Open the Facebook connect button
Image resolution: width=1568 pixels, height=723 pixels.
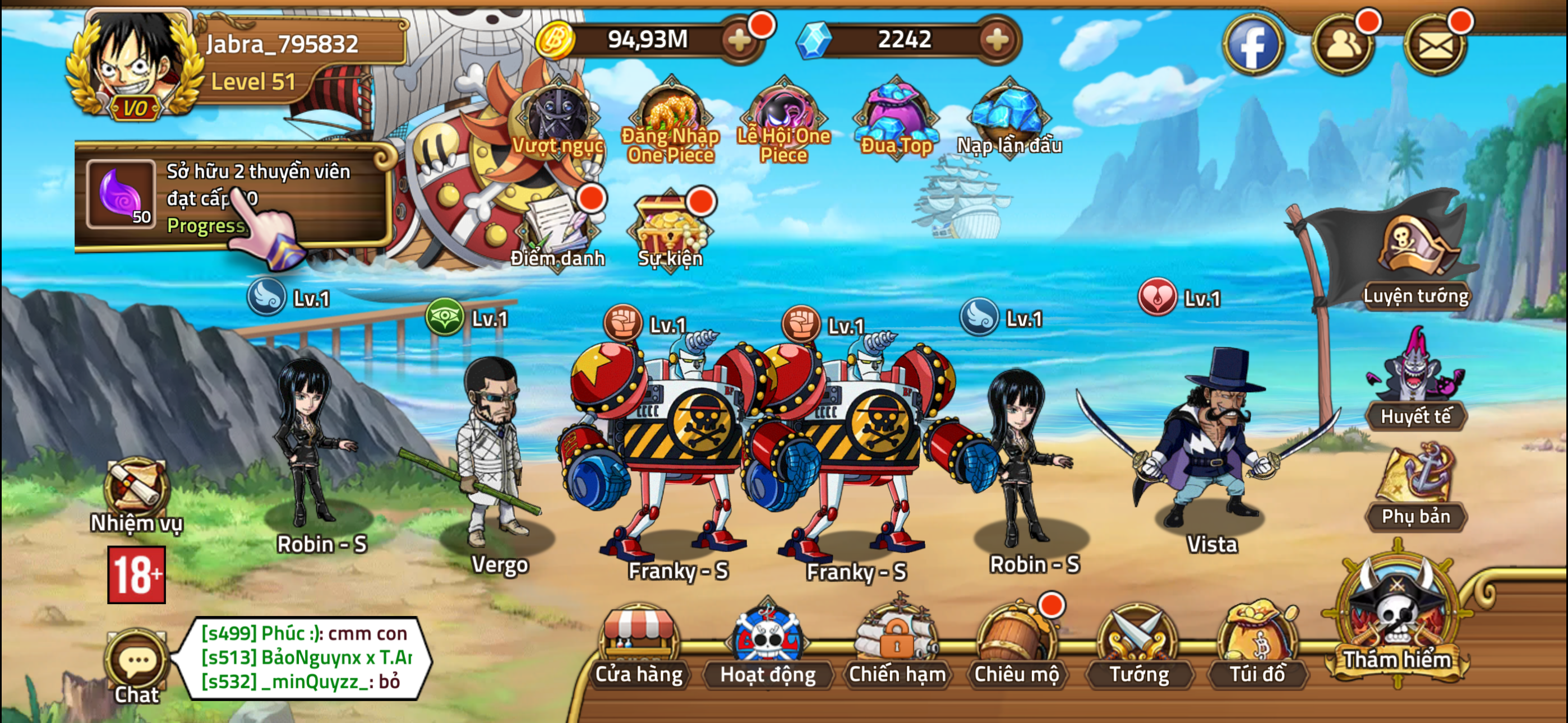coord(1256,44)
